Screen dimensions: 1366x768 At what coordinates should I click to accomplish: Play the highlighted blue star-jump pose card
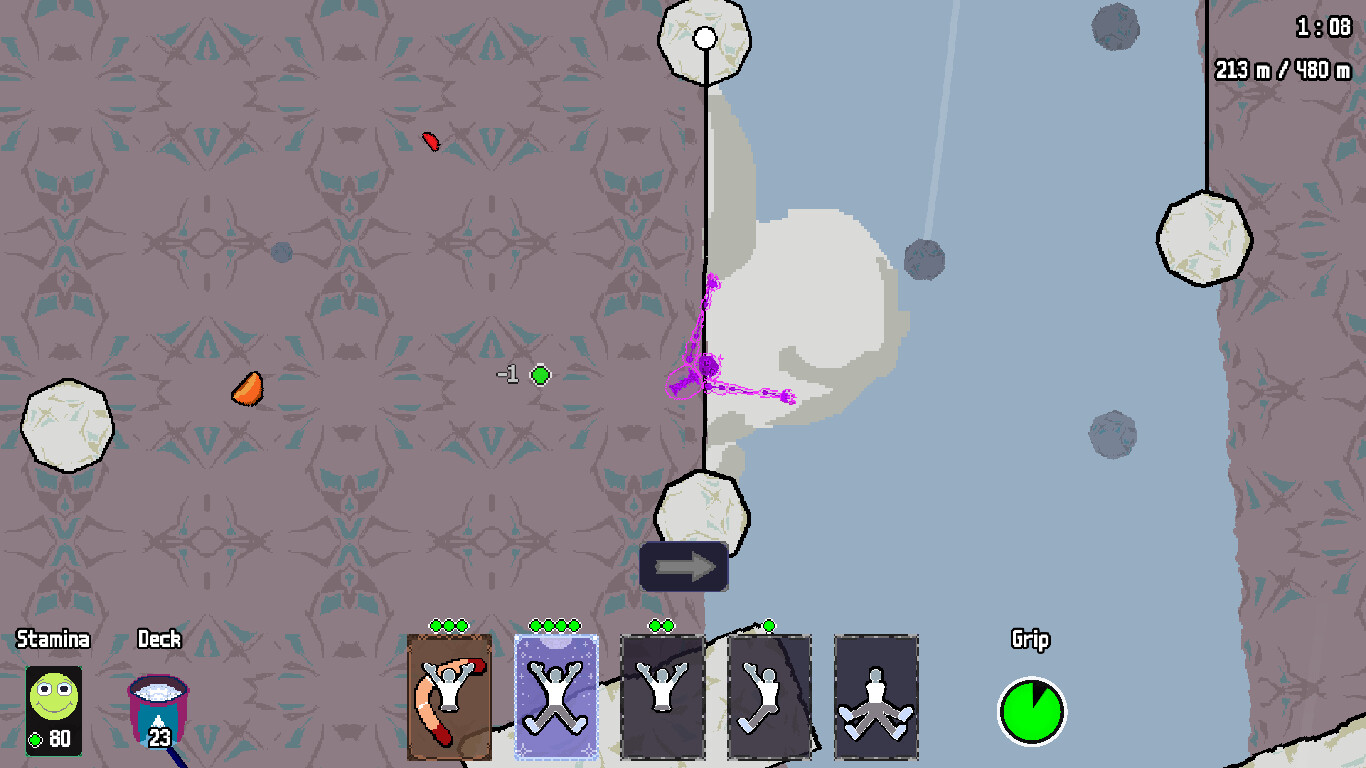tap(555, 695)
